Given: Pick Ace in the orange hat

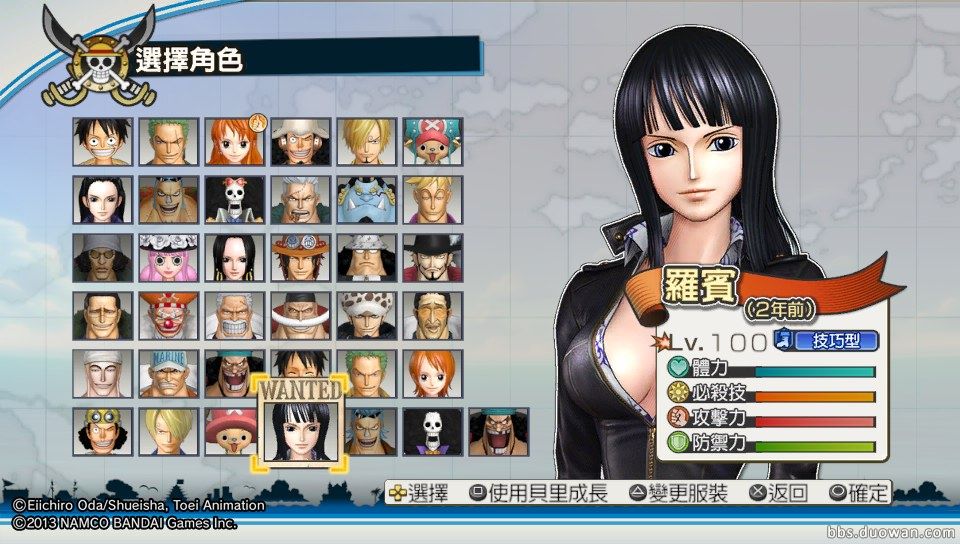Looking at the screenshot, I should [x=300, y=258].
